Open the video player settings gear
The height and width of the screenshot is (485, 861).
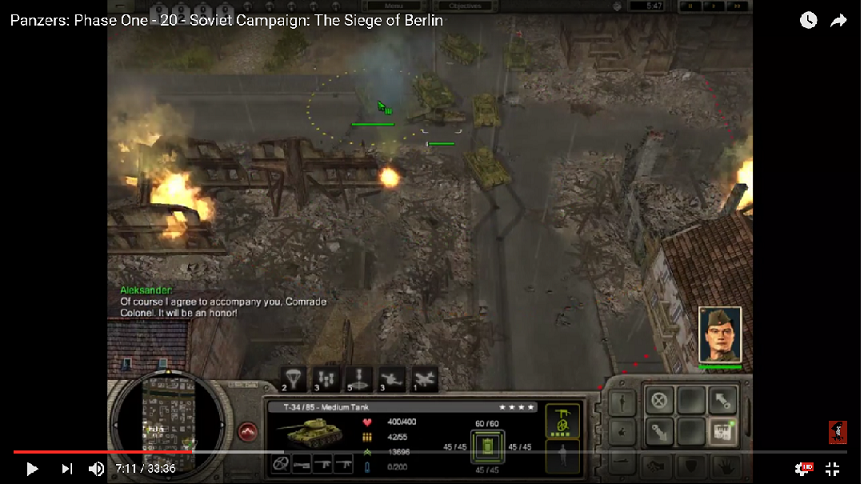(802, 468)
